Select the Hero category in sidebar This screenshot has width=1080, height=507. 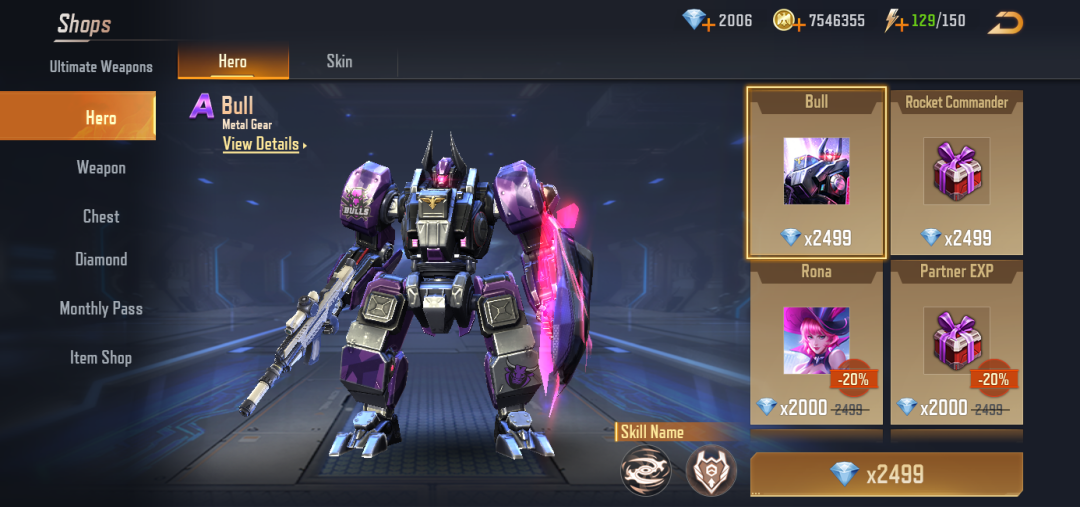pyautogui.click(x=100, y=118)
